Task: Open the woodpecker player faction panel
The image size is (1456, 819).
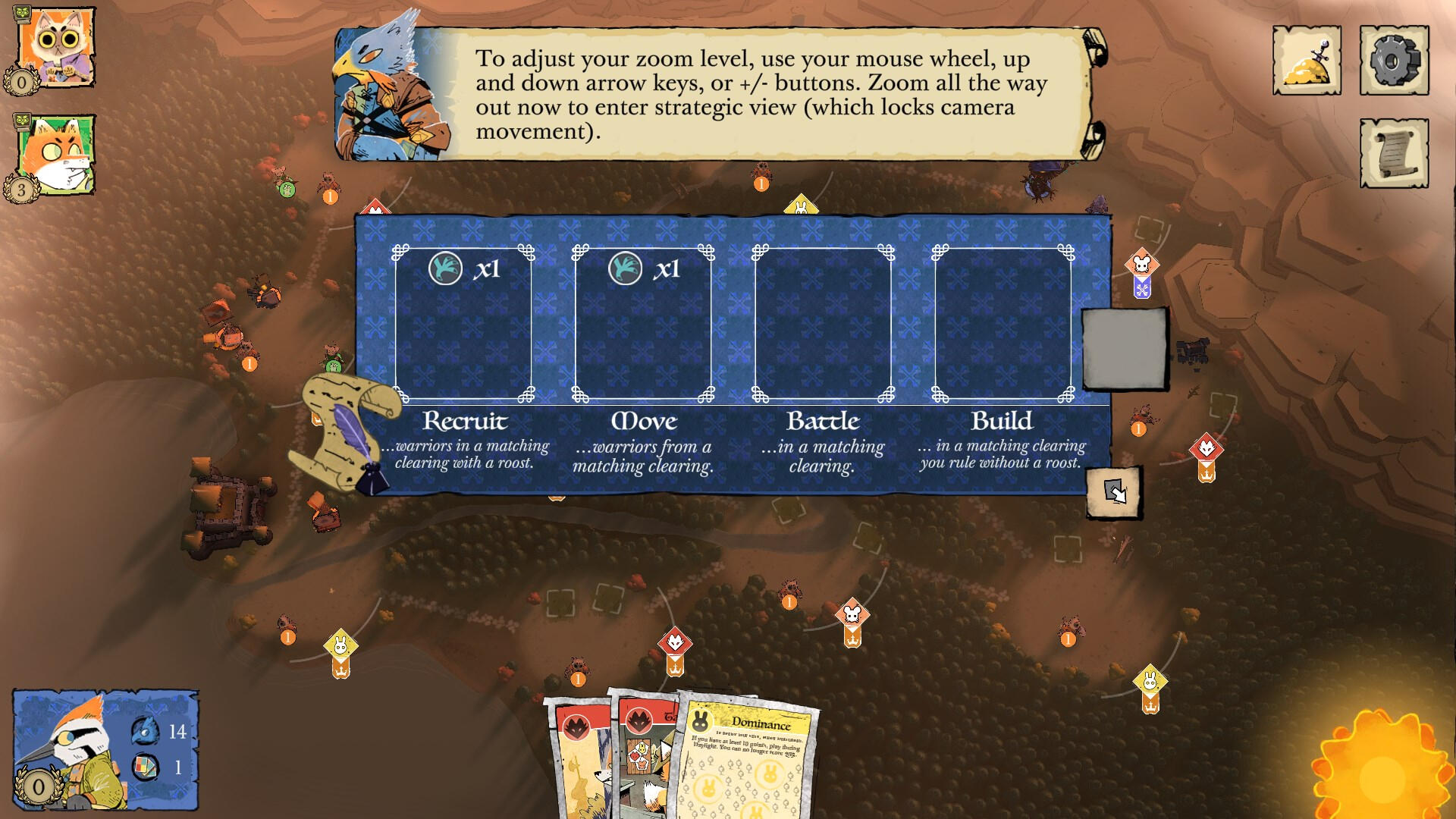Action: [x=105, y=749]
